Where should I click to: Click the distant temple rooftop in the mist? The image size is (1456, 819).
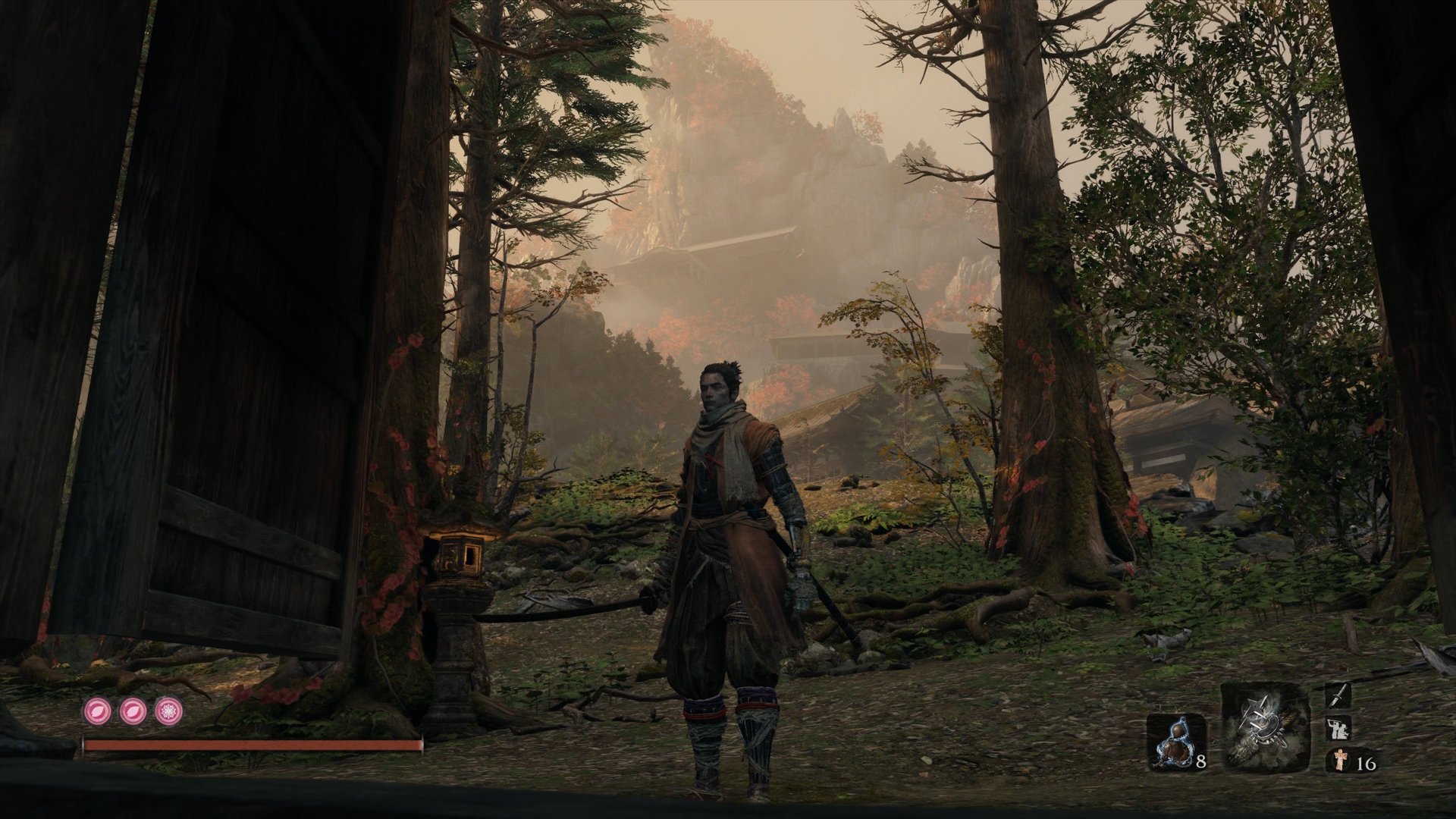(x=720, y=254)
